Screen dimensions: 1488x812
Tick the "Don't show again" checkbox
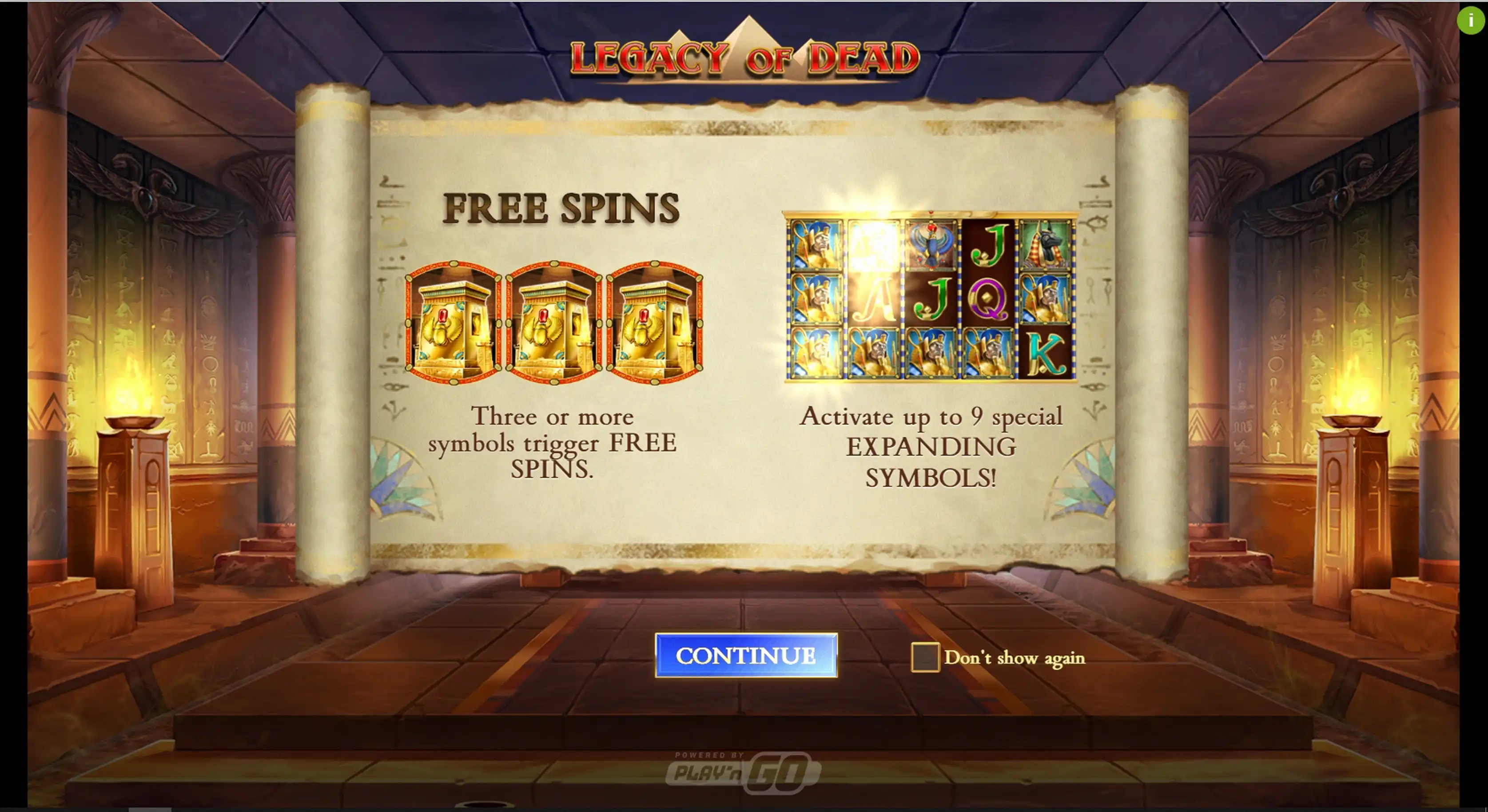tap(925, 657)
